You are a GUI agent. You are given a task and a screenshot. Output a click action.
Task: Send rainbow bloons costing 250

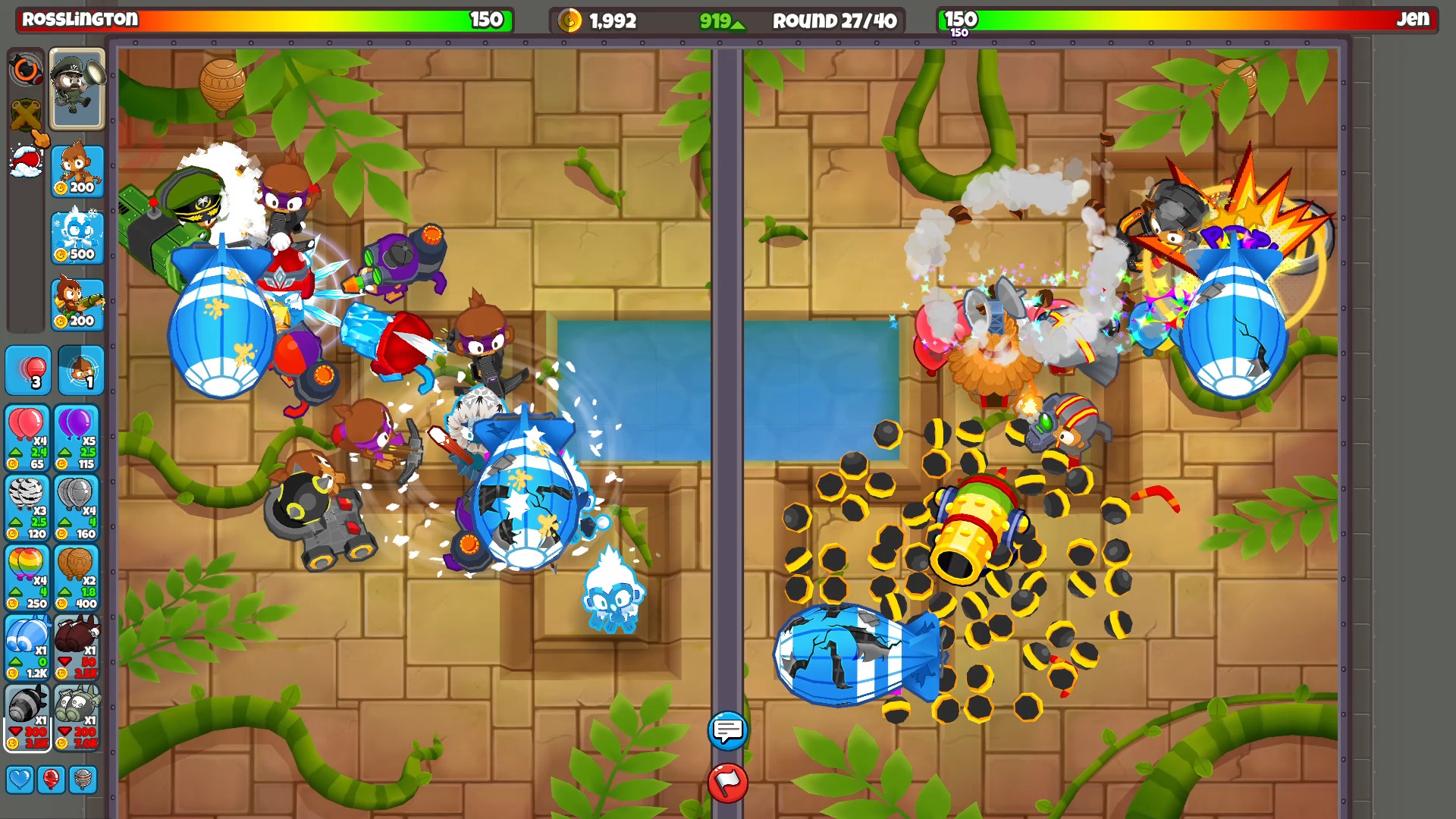[x=28, y=576]
